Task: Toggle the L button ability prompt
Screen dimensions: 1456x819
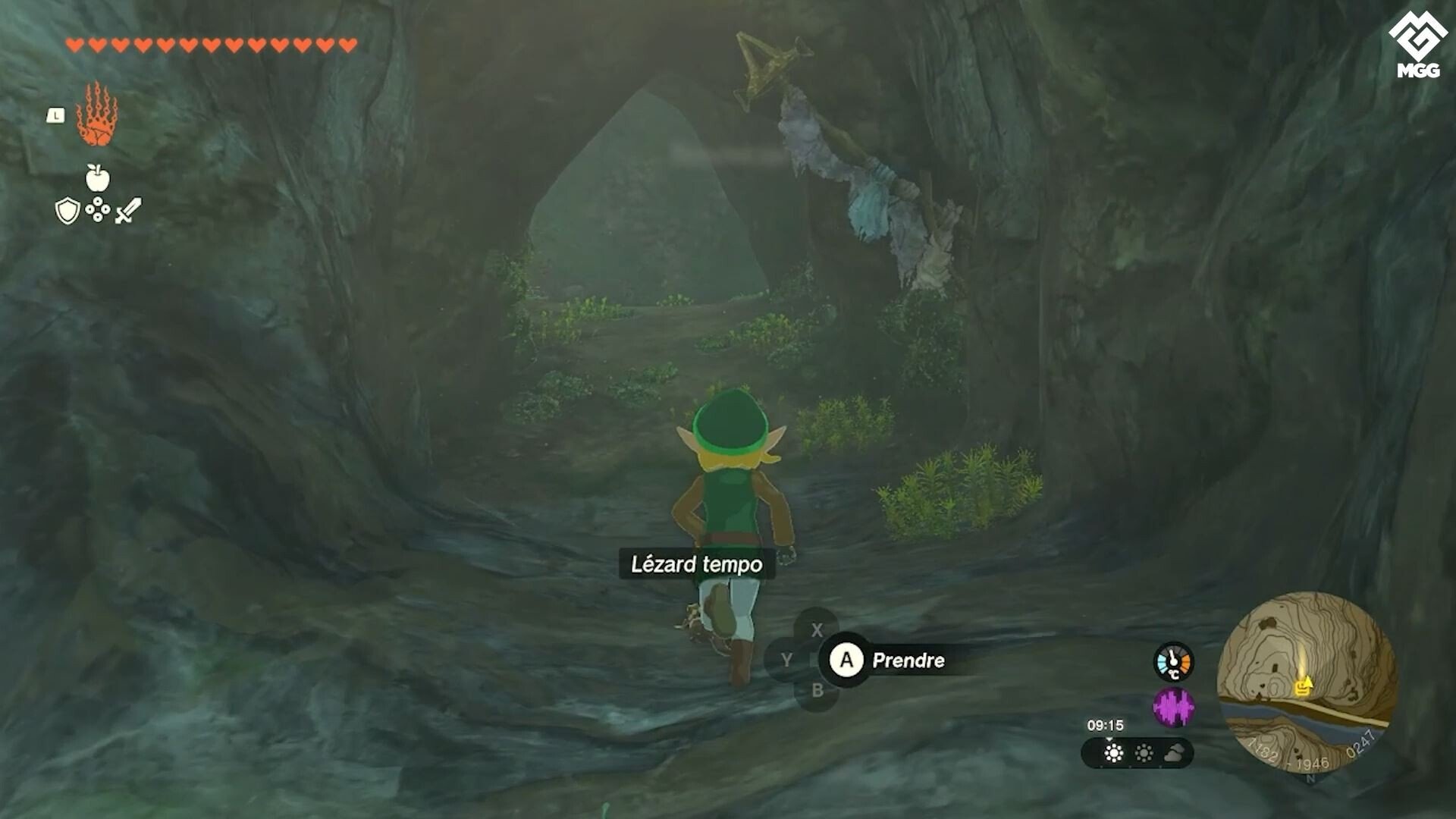Action: click(x=55, y=115)
